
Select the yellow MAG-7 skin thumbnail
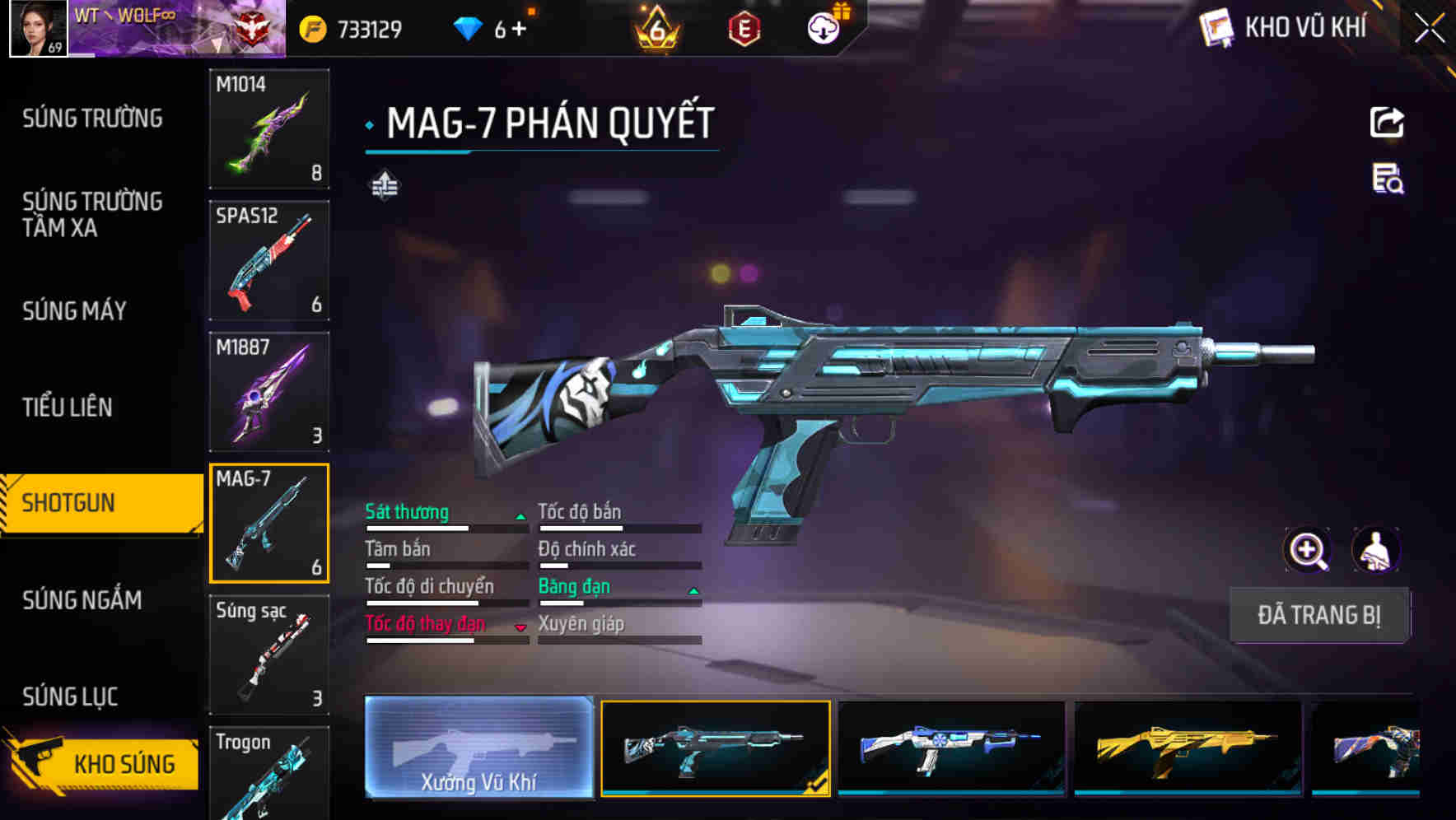(1188, 748)
